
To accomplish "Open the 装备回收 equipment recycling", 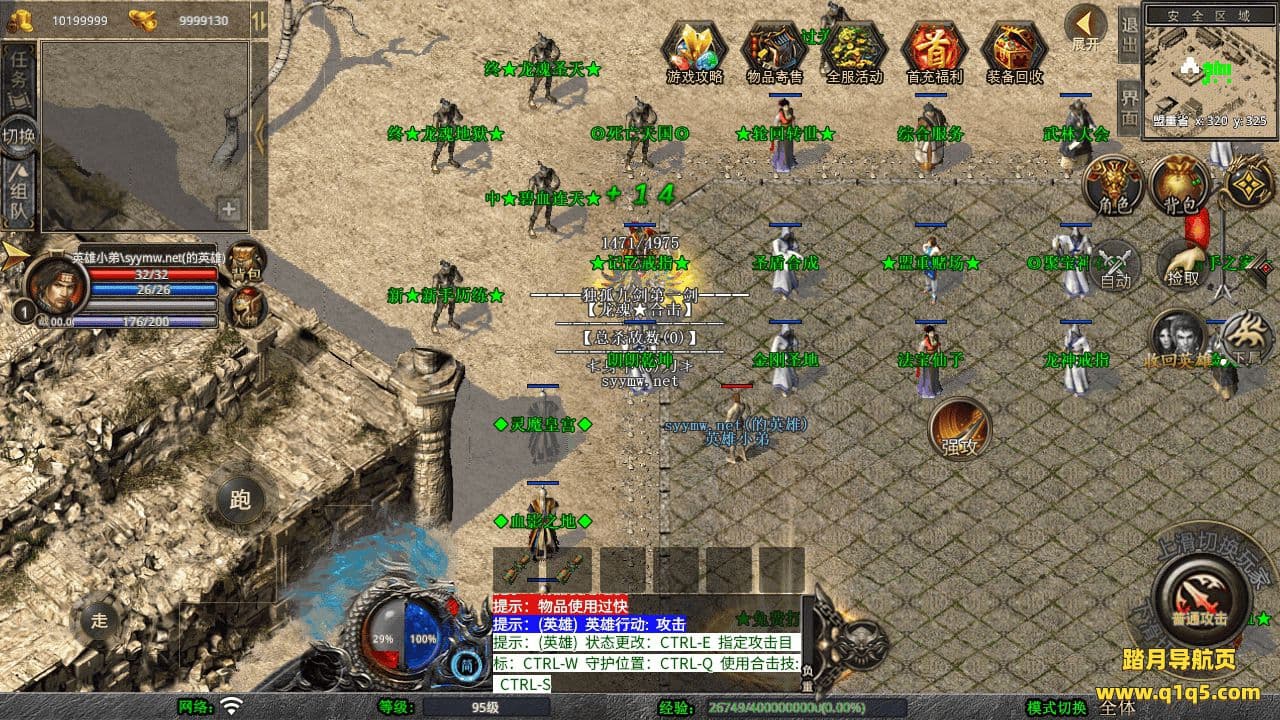I will coord(1015,50).
